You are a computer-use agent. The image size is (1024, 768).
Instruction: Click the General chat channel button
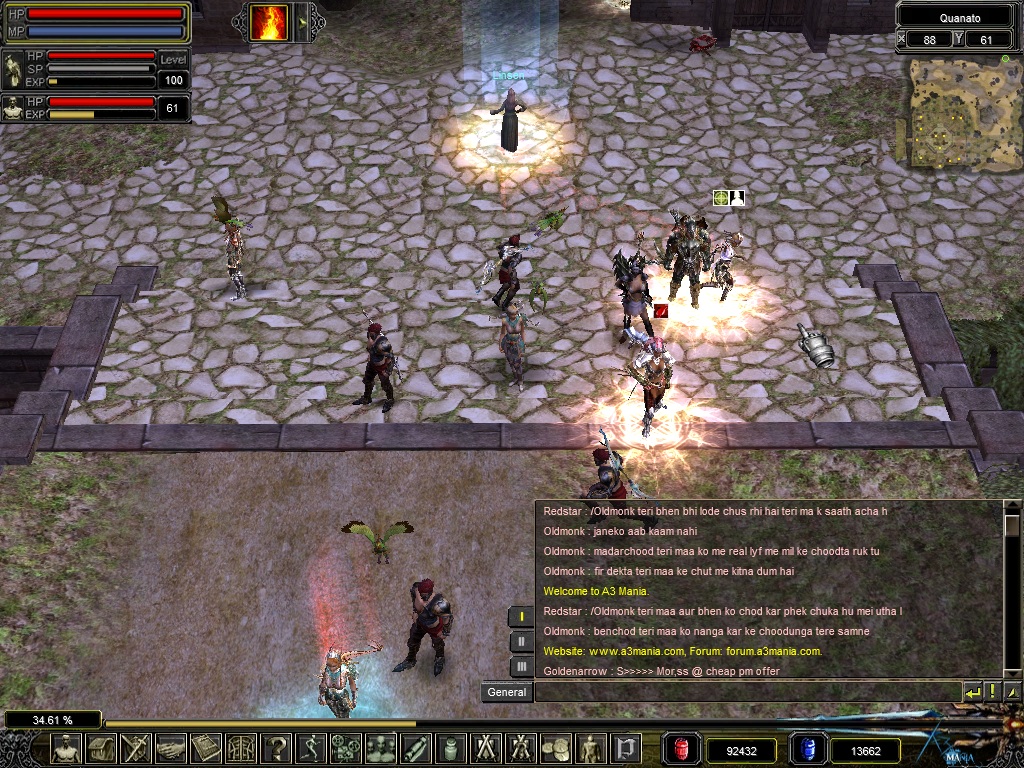click(507, 692)
